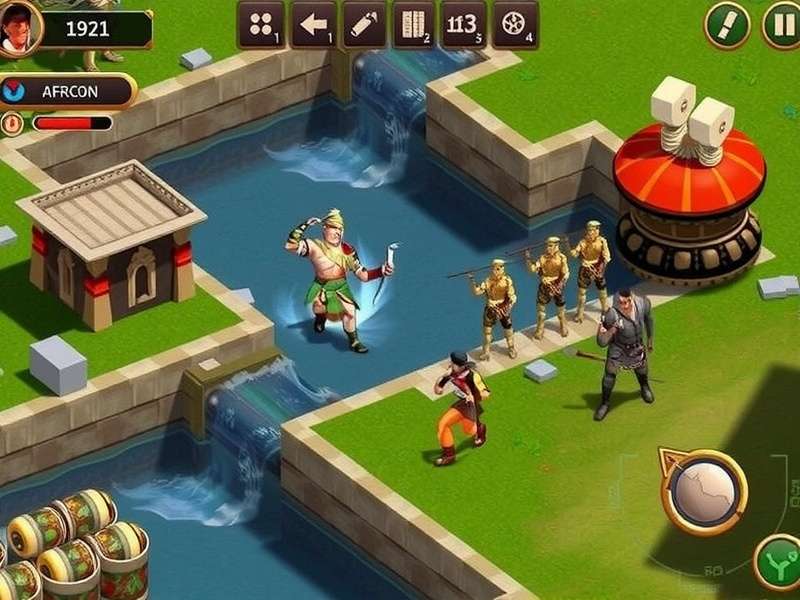800x600 pixels.
Task: Open the tiled panel toolbar item
Action: click(x=413, y=24)
